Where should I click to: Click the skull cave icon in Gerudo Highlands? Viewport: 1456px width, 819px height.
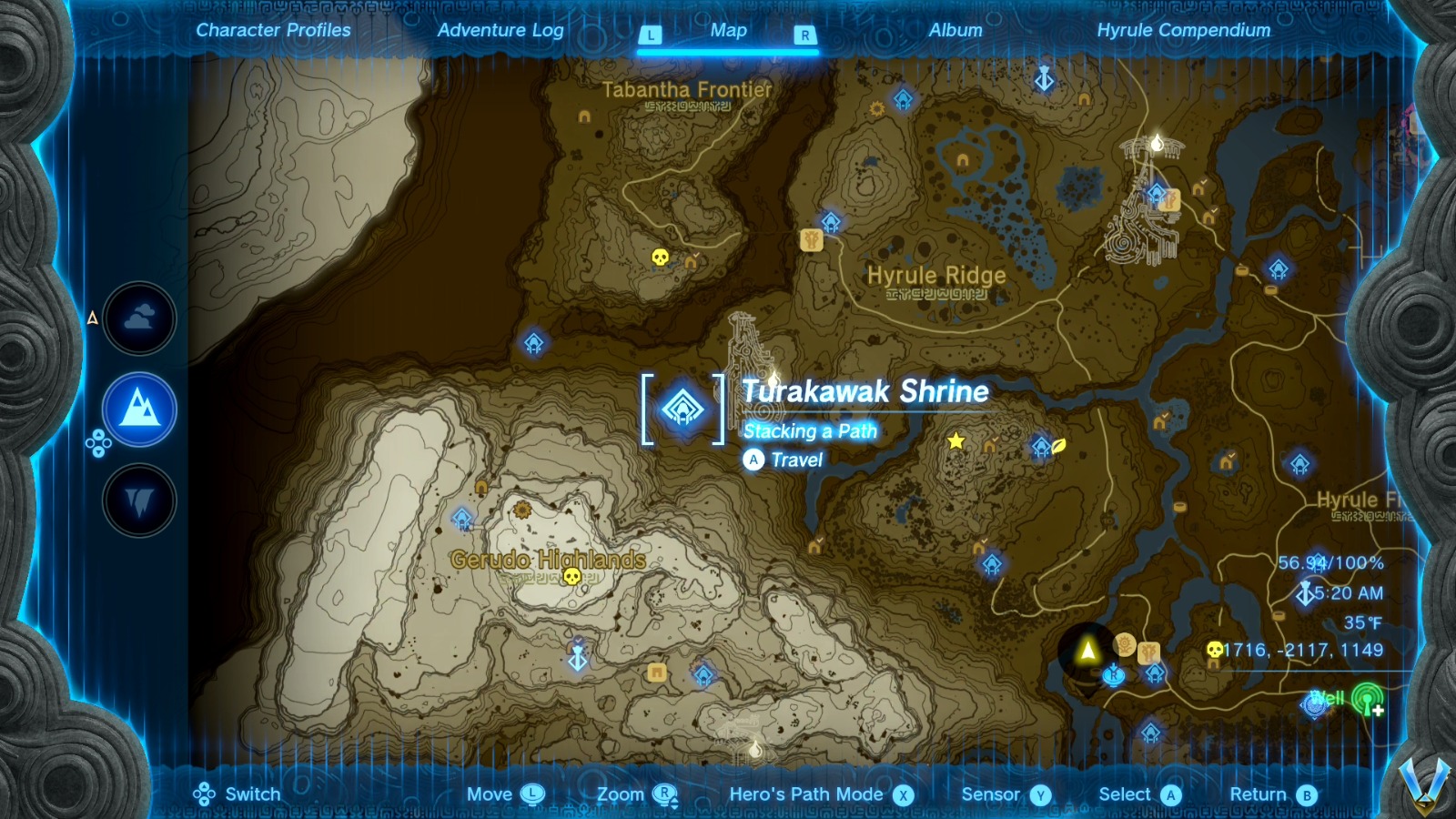pos(573,577)
